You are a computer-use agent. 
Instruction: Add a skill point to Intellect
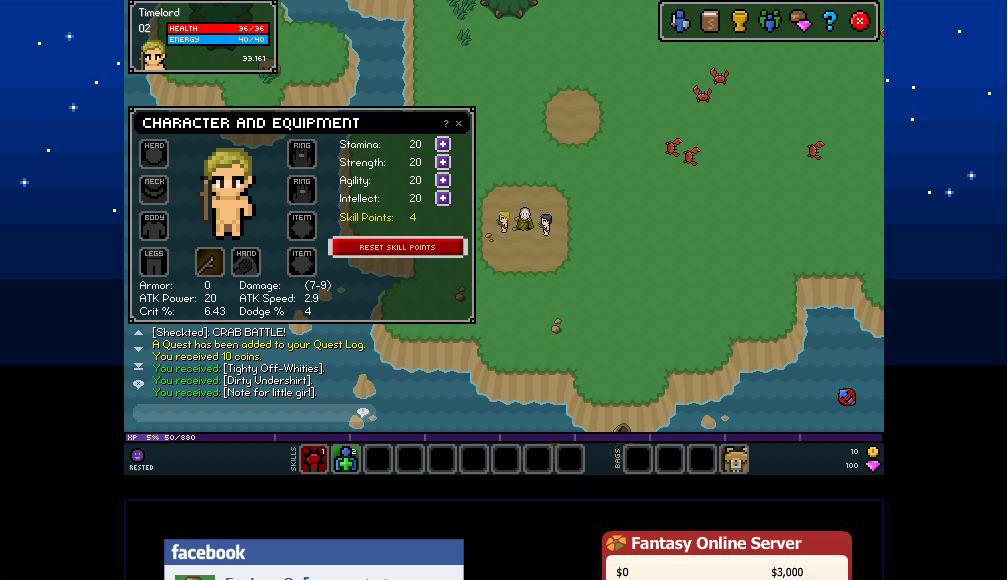click(x=443, y=198)
